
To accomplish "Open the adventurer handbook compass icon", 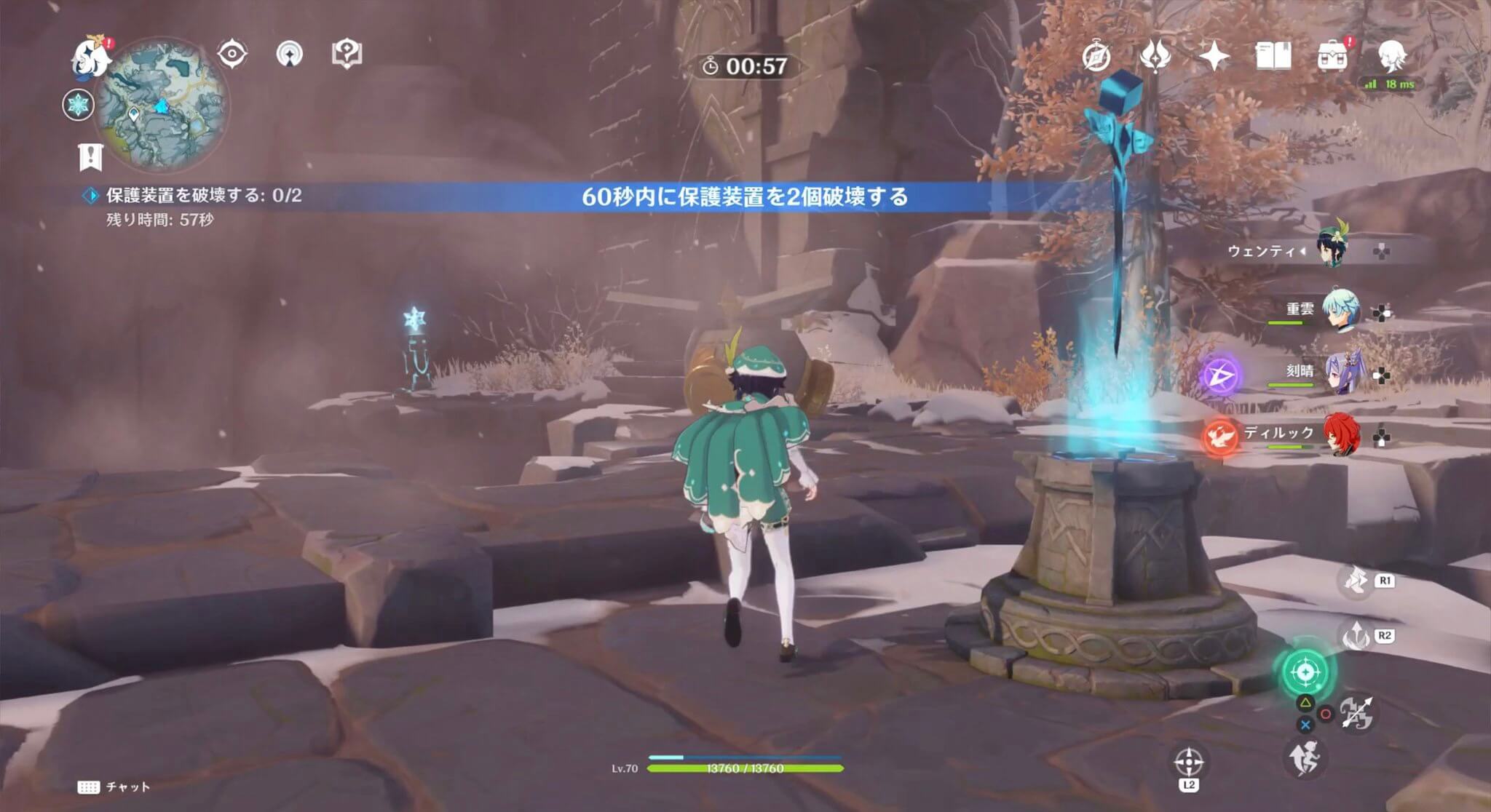I will (1096, 53).
